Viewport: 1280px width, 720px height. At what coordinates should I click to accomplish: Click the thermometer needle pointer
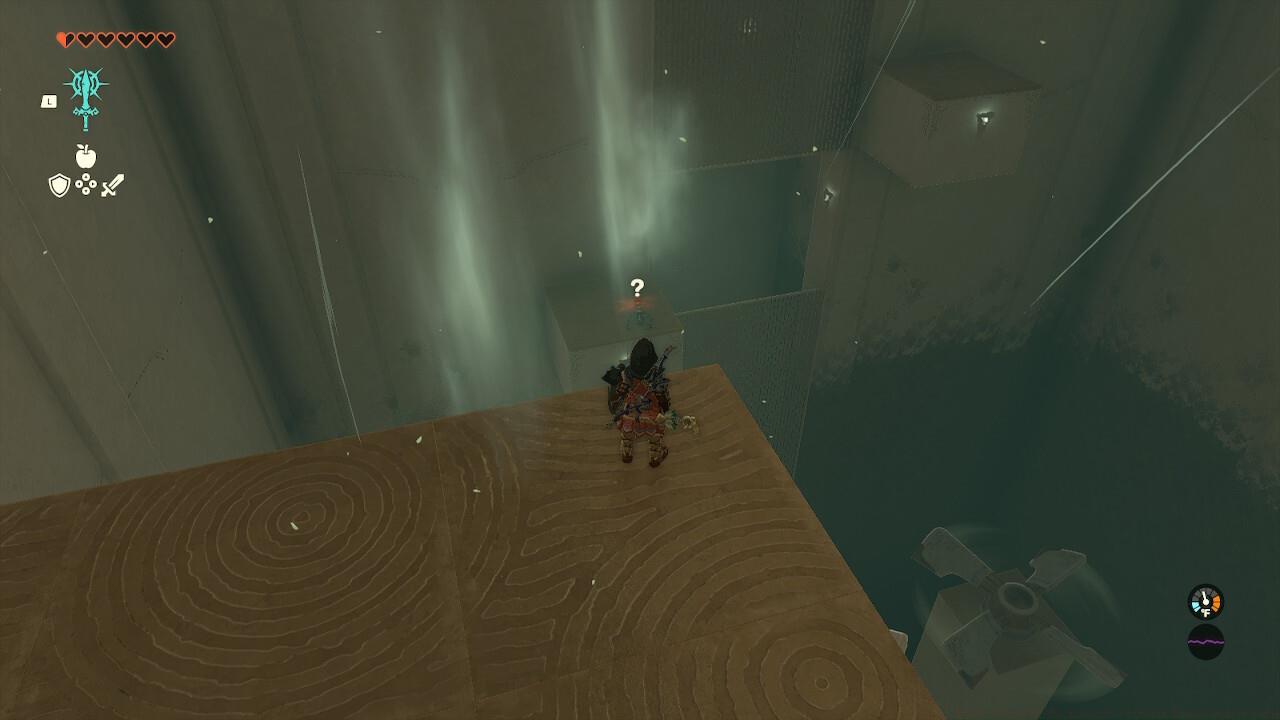pyautogui.click(x=1205, y=596)
